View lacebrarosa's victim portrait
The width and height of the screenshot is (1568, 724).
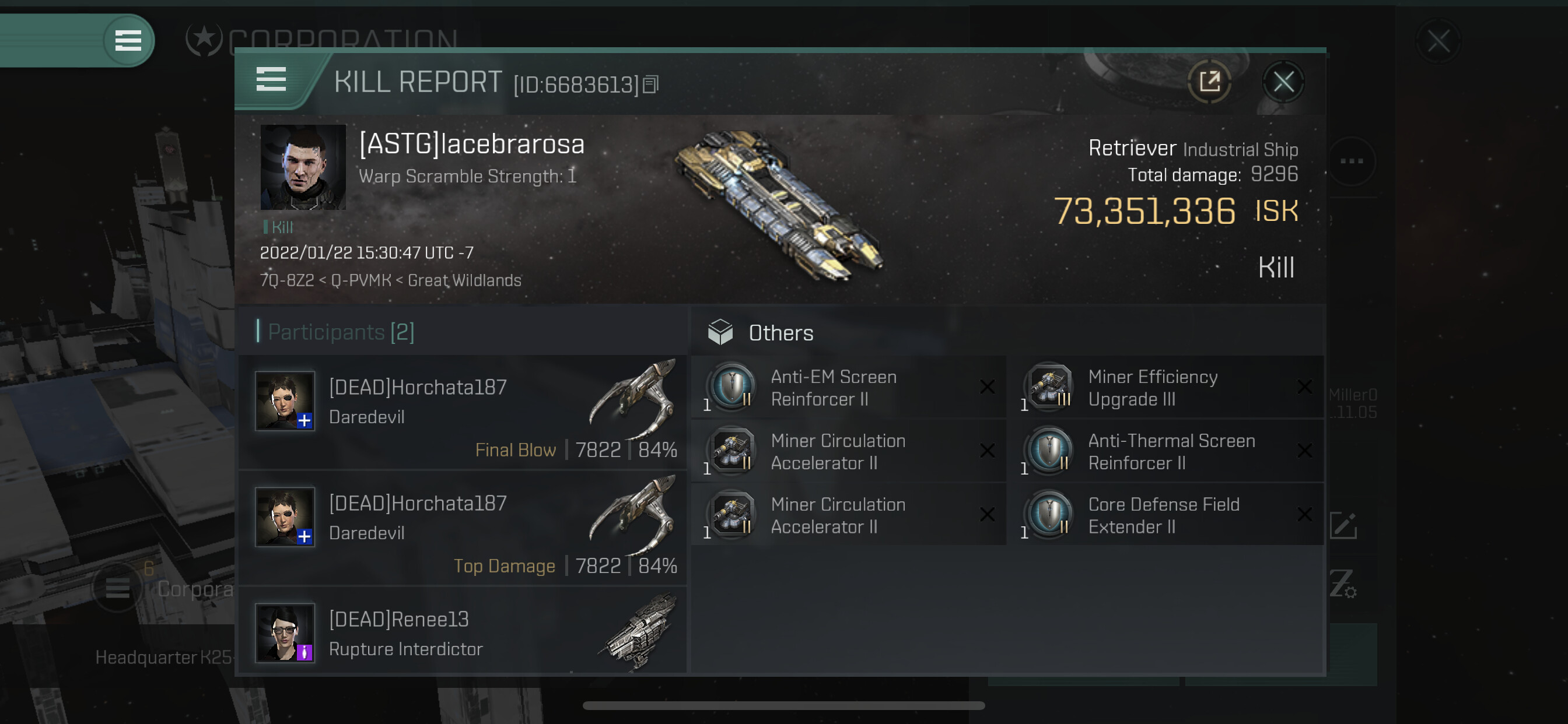pos(303,167)
